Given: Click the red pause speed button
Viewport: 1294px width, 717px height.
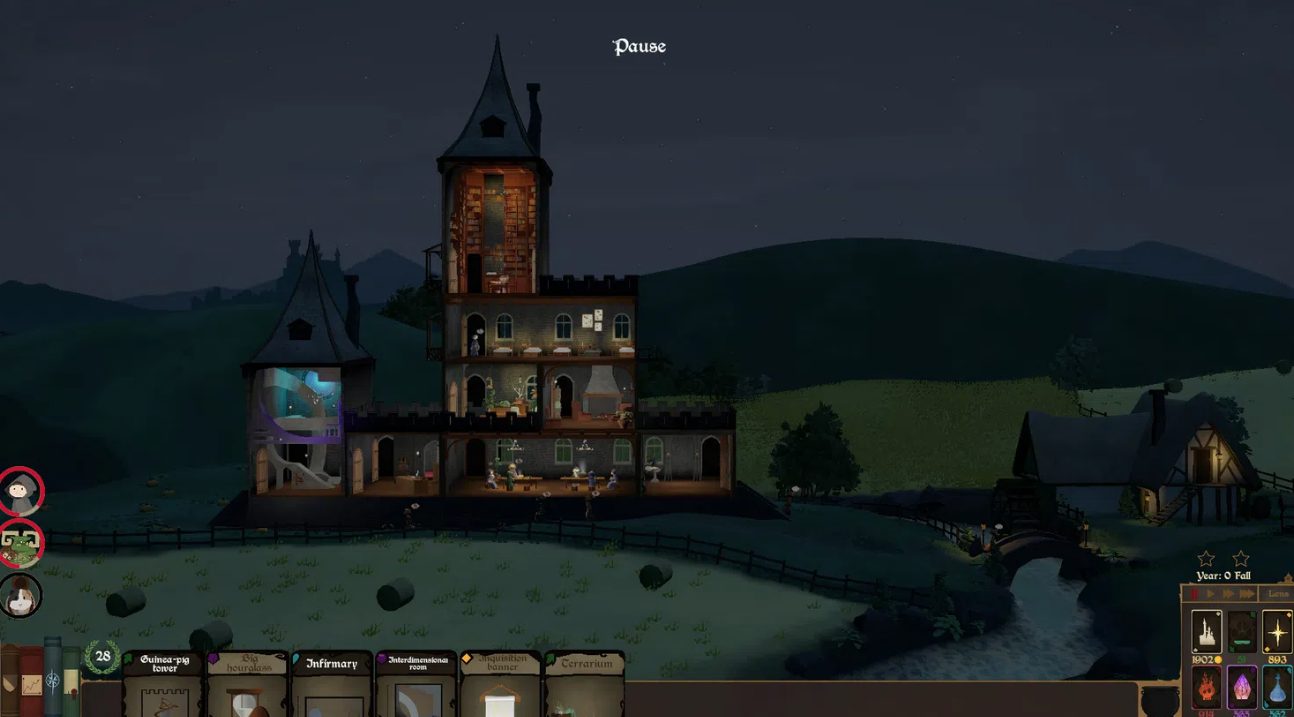Looking at the screenshot, I should click(x=1194, y=594).
